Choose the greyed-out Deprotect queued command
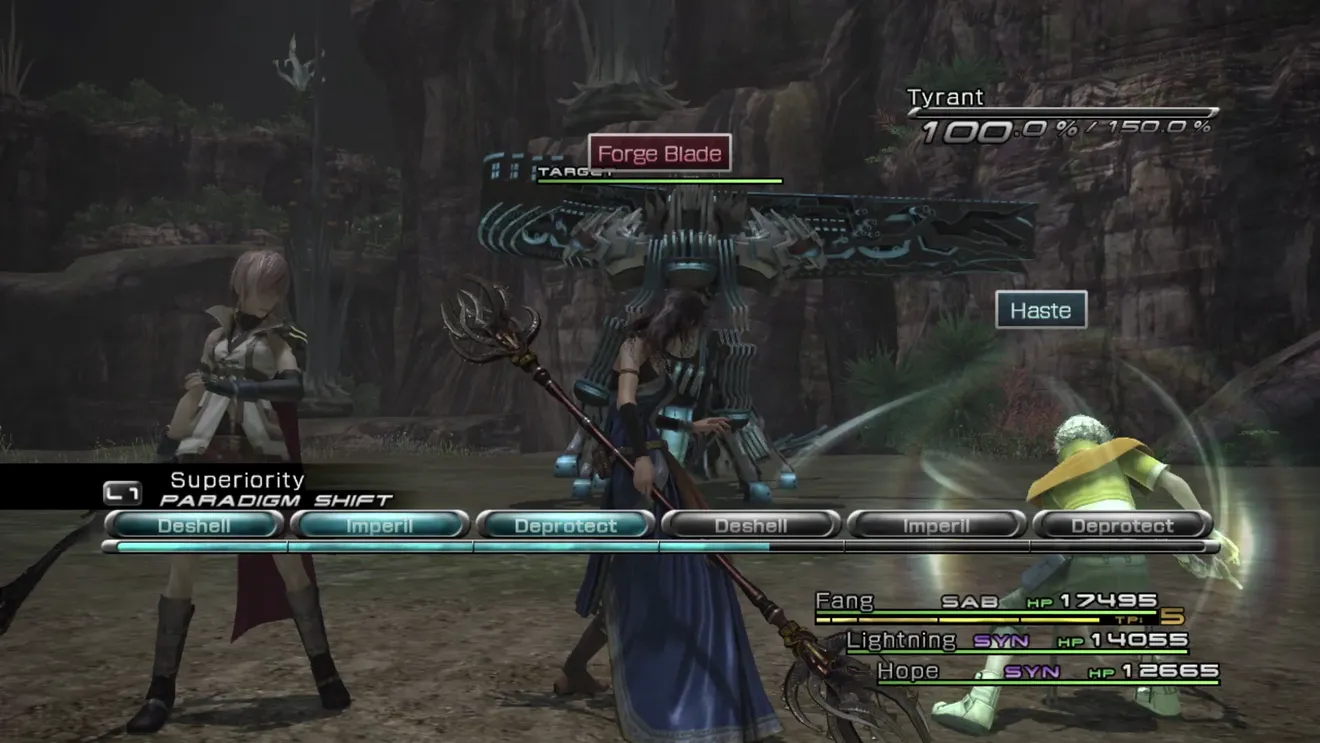The image size is (1320, 743). click(x=1122, y=525)
